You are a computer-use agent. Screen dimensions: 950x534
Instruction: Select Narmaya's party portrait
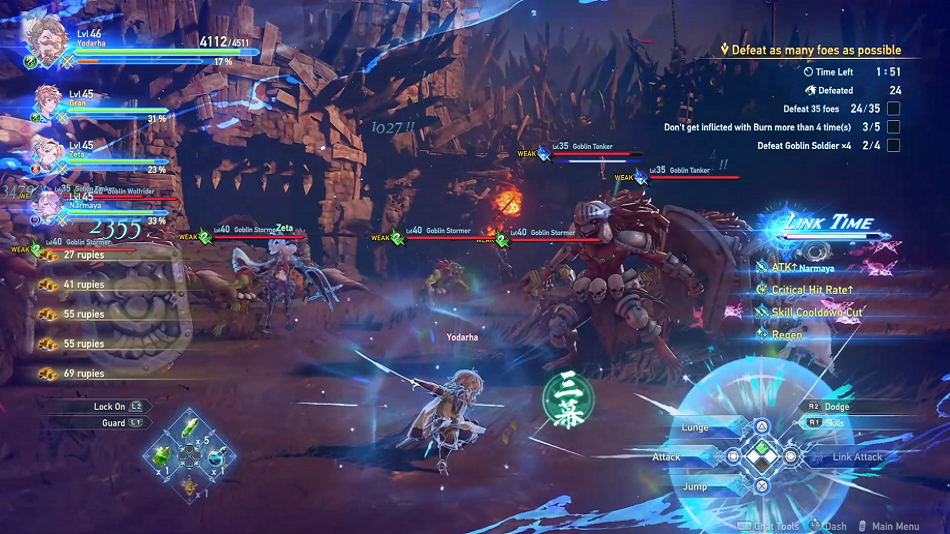click(x=47, y=204)
